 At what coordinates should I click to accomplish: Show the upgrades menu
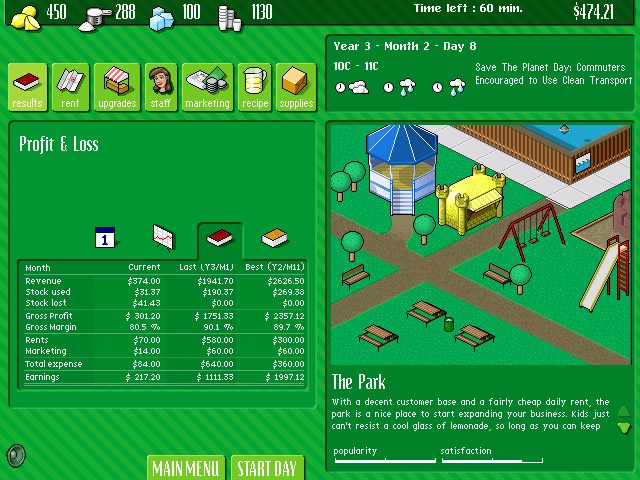tap(117, 87)
